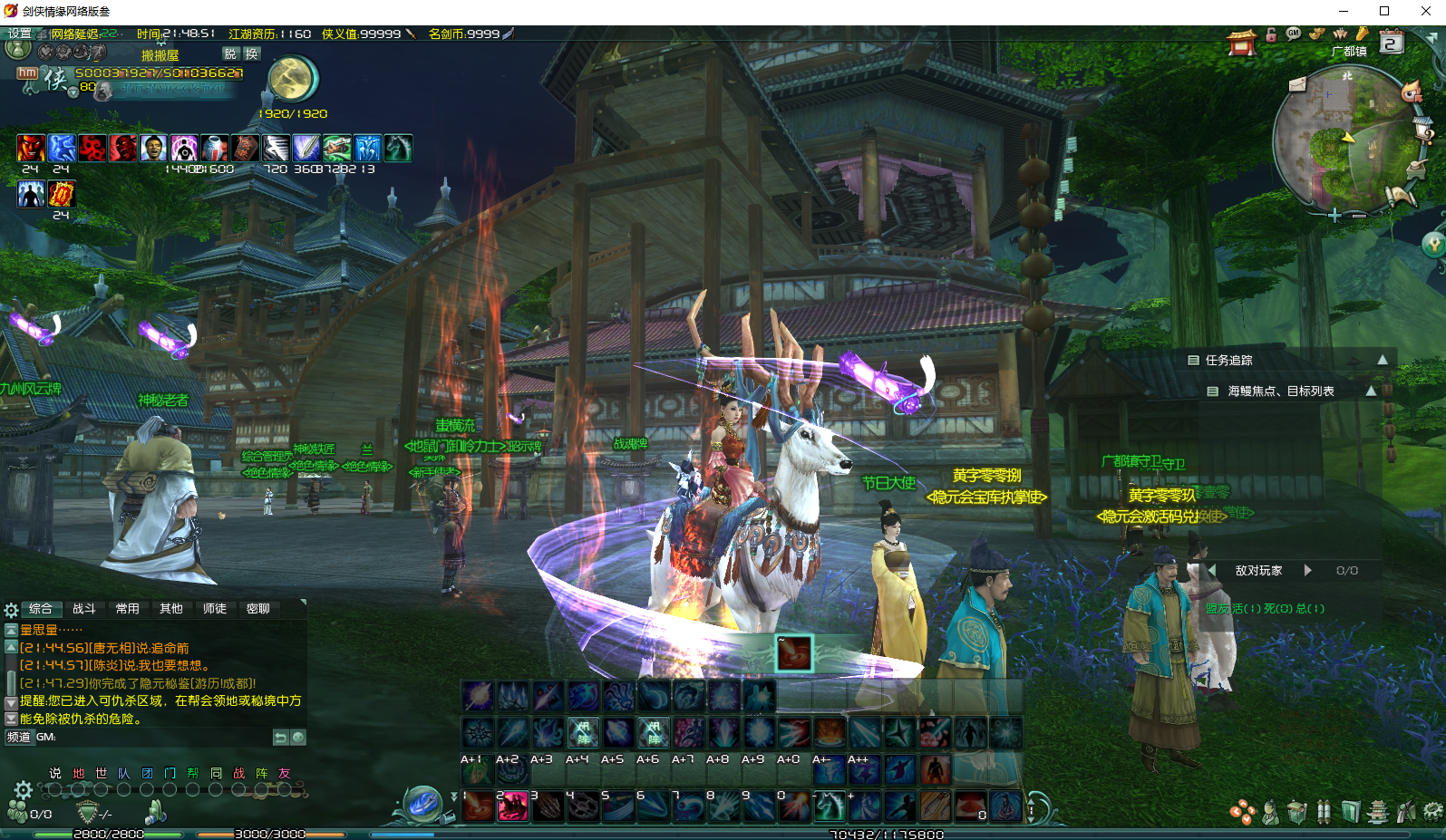Image resolution: width=1446 pixels, height=840 pixels.
Task: Open chat settings gear above chat tabs
Action: point(12,610)
